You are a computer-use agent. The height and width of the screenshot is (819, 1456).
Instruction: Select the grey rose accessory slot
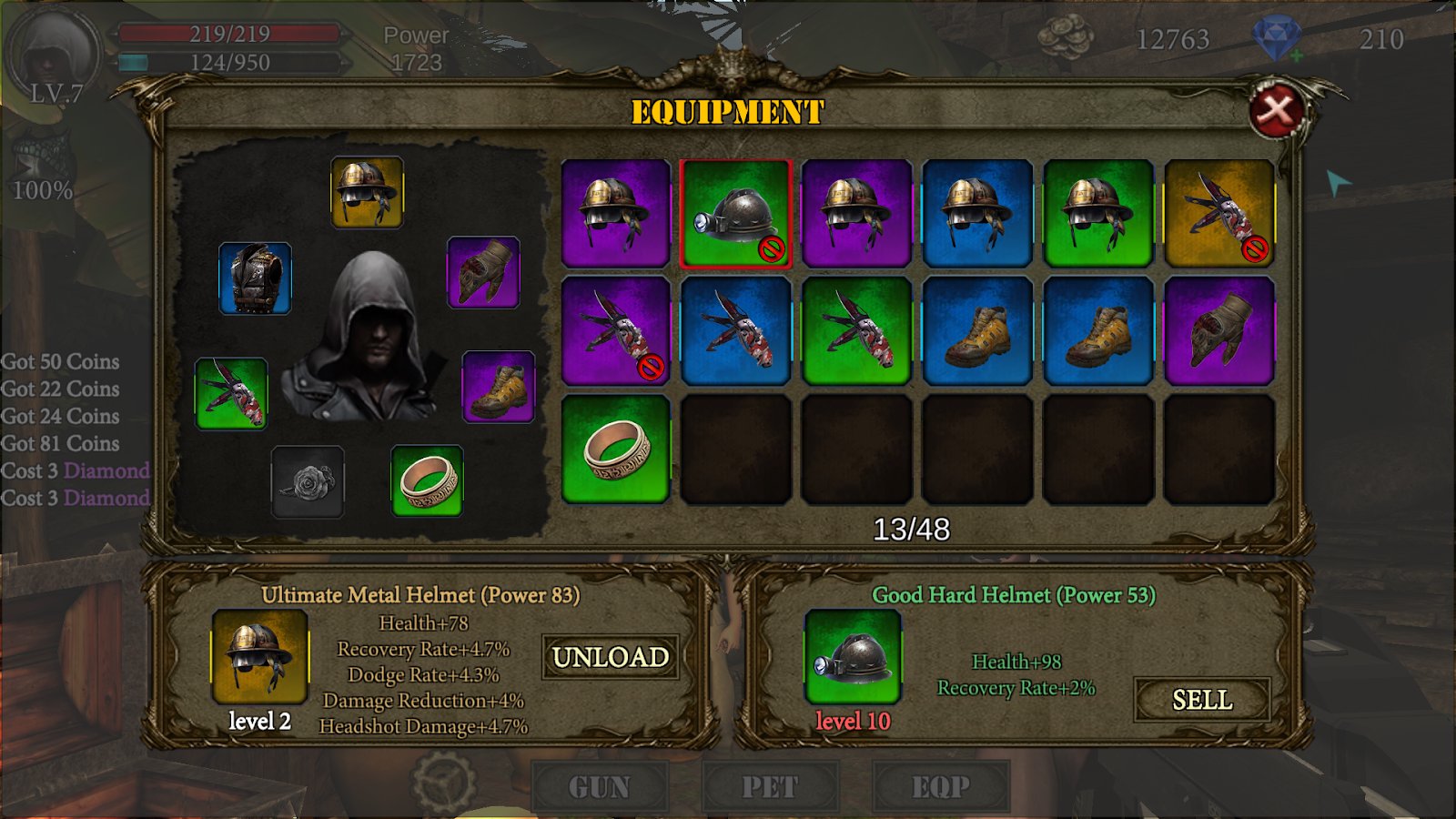[308, 482]
